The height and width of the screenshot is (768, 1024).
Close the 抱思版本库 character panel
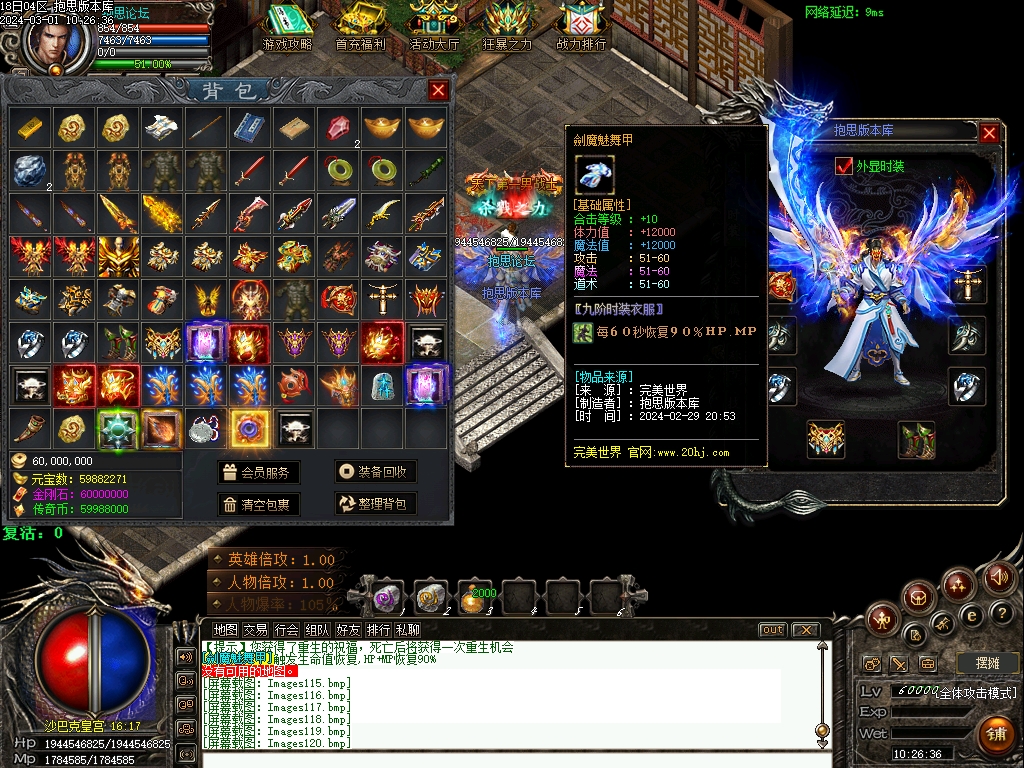tap(989, 133)
